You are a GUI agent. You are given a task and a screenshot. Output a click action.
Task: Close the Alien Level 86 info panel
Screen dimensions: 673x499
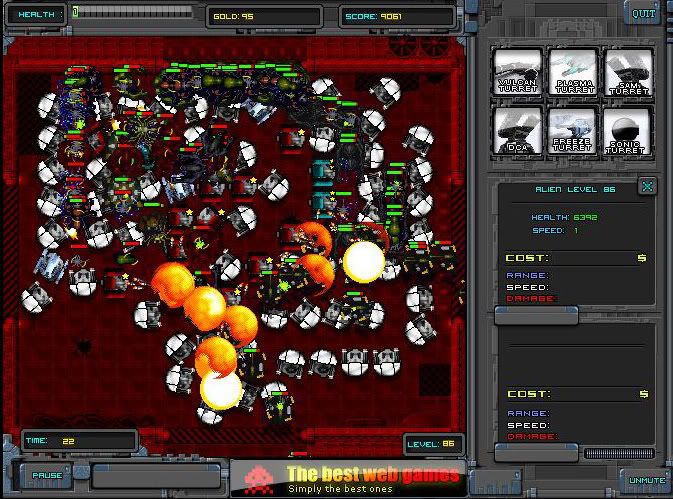tap(648, 186)
